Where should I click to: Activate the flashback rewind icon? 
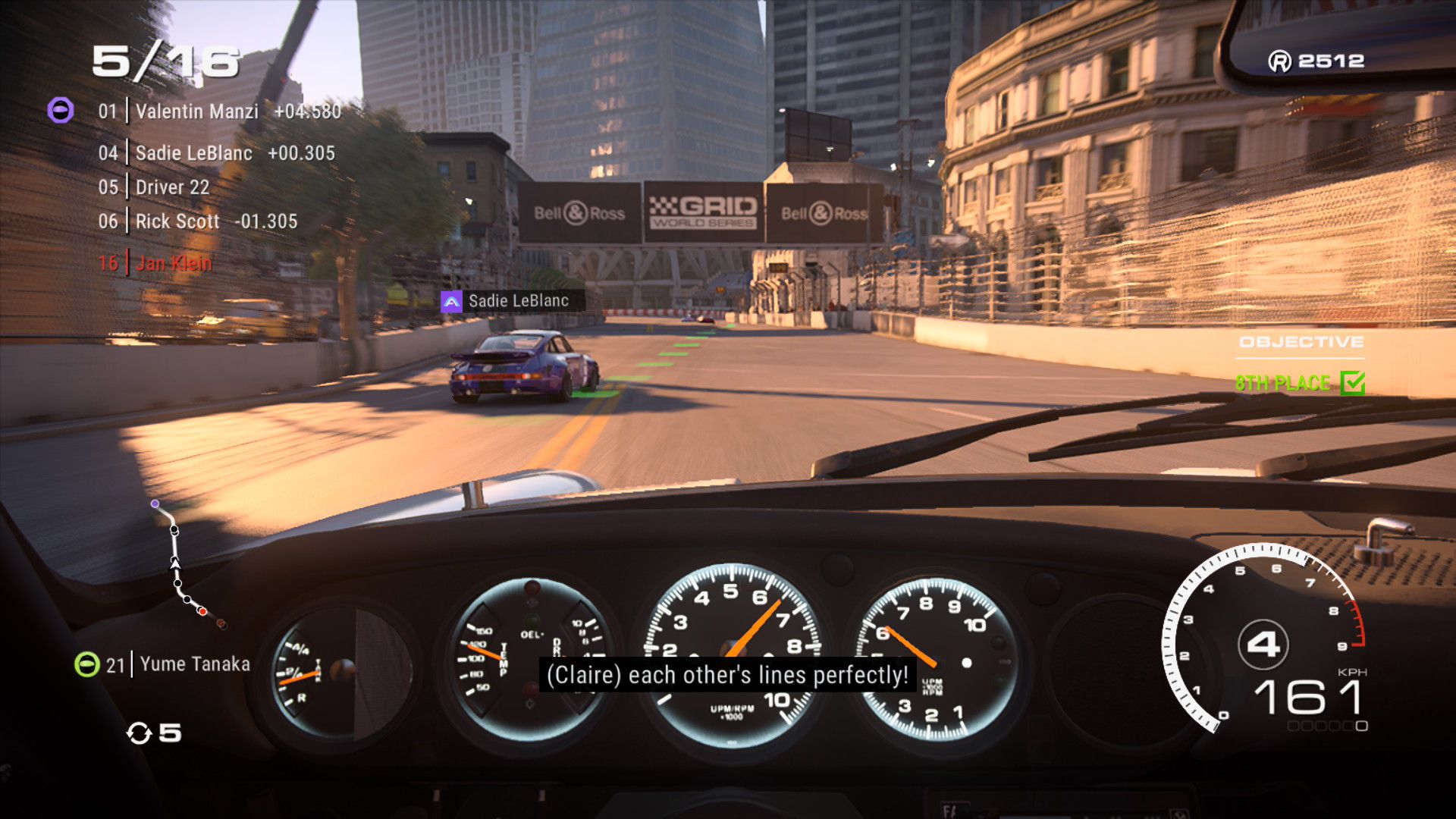[140, 733]
